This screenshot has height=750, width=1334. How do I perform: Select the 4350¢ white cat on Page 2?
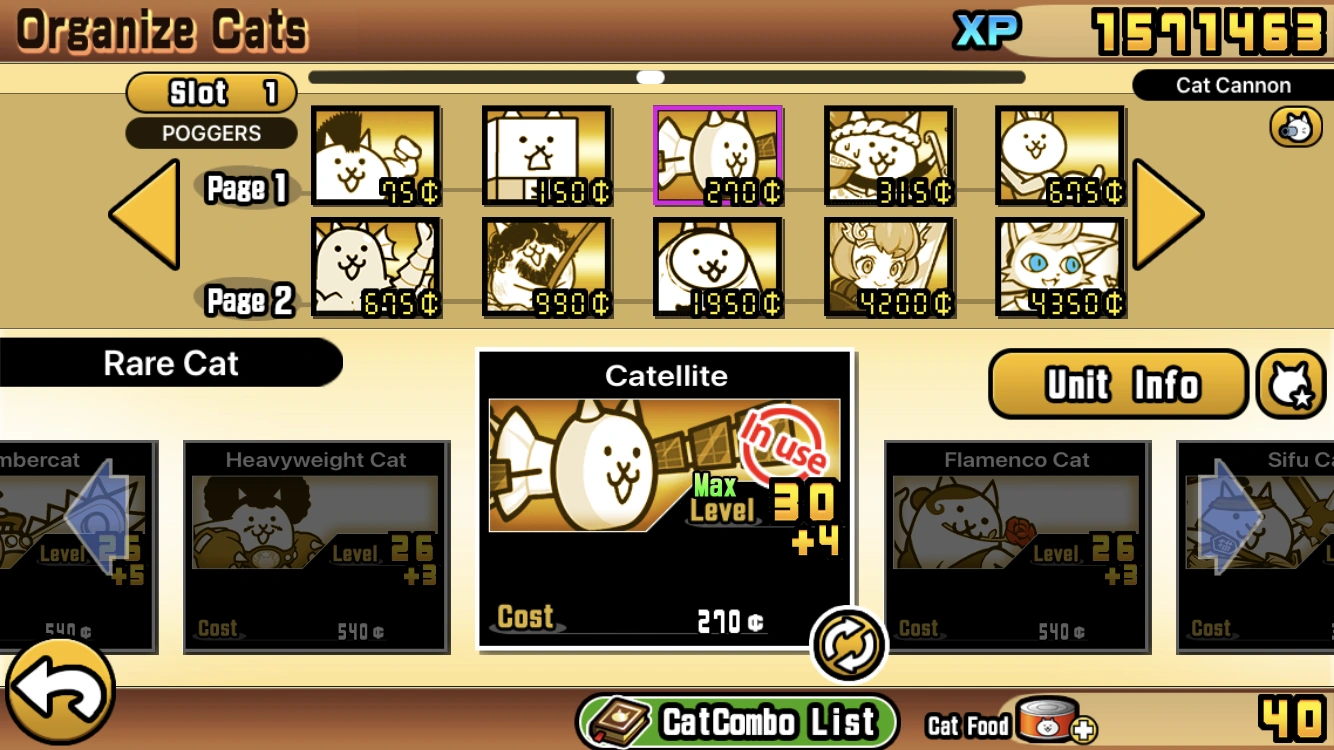pos(1061,267)
